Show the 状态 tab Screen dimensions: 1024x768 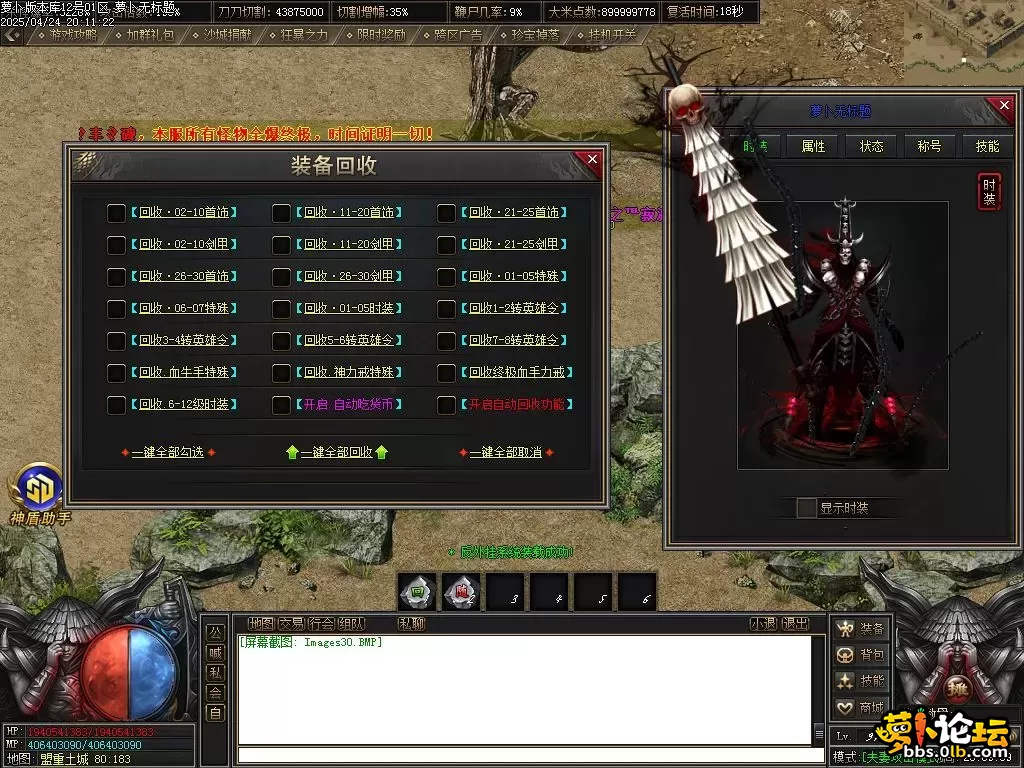[871, 146]
